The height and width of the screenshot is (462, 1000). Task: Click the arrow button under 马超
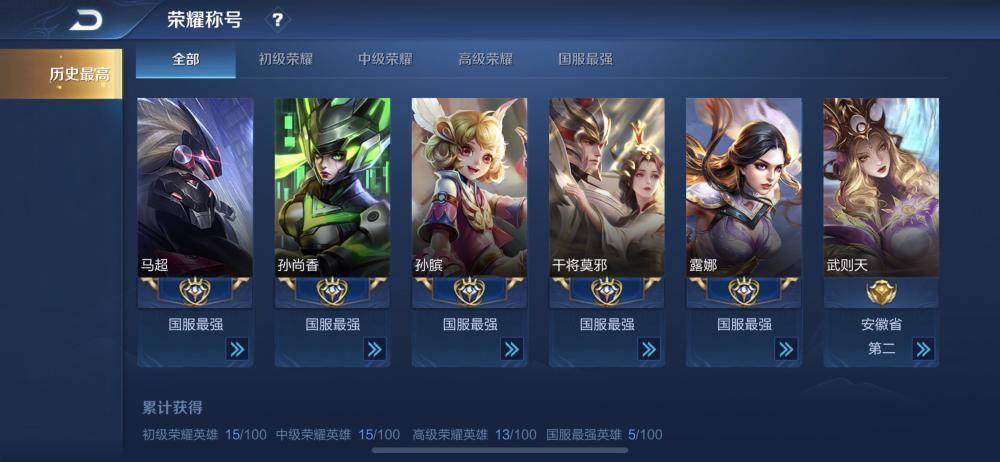point(237,349)
